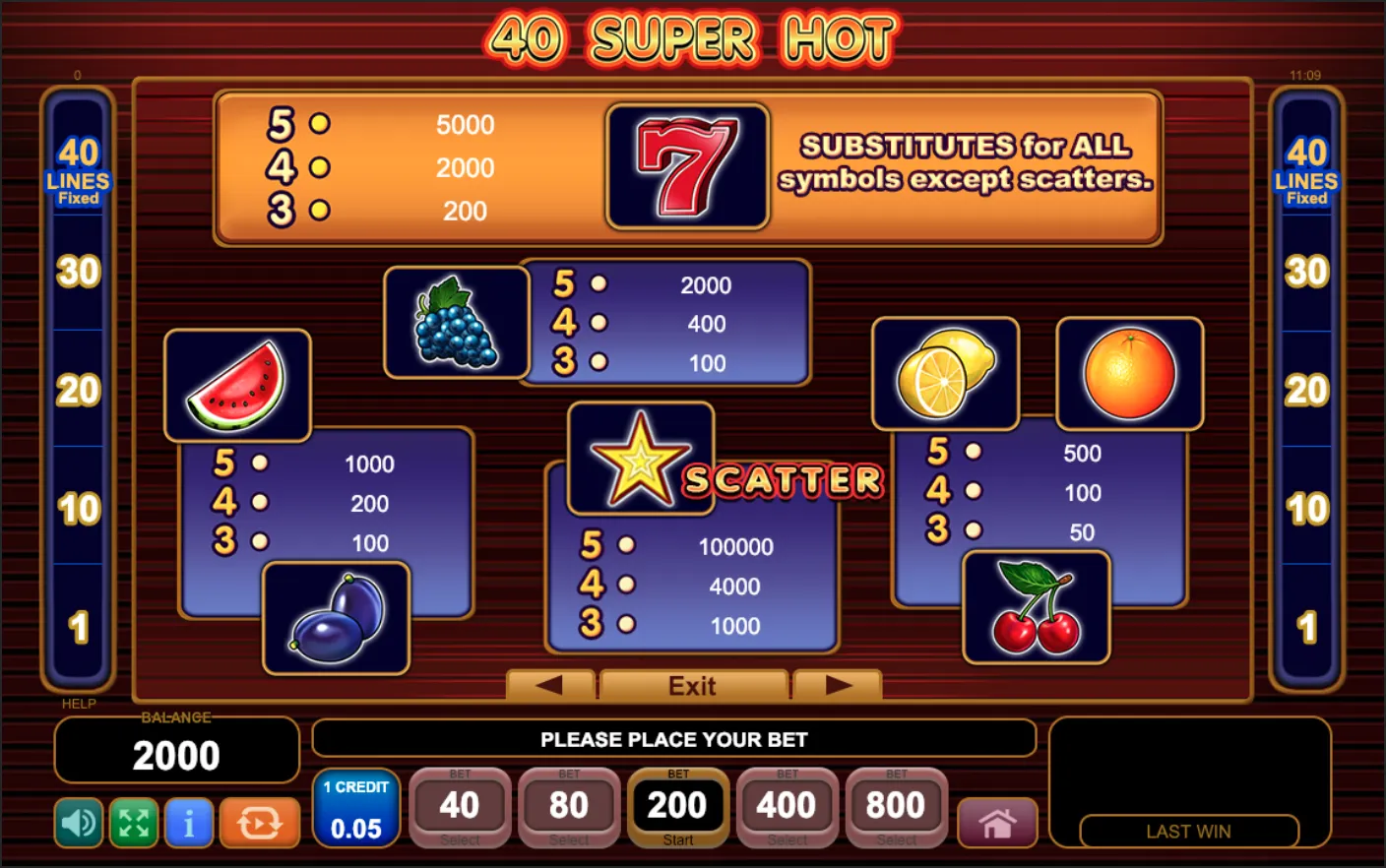
Task: Click the grapes symbol
Action: [x=456, y=322]
